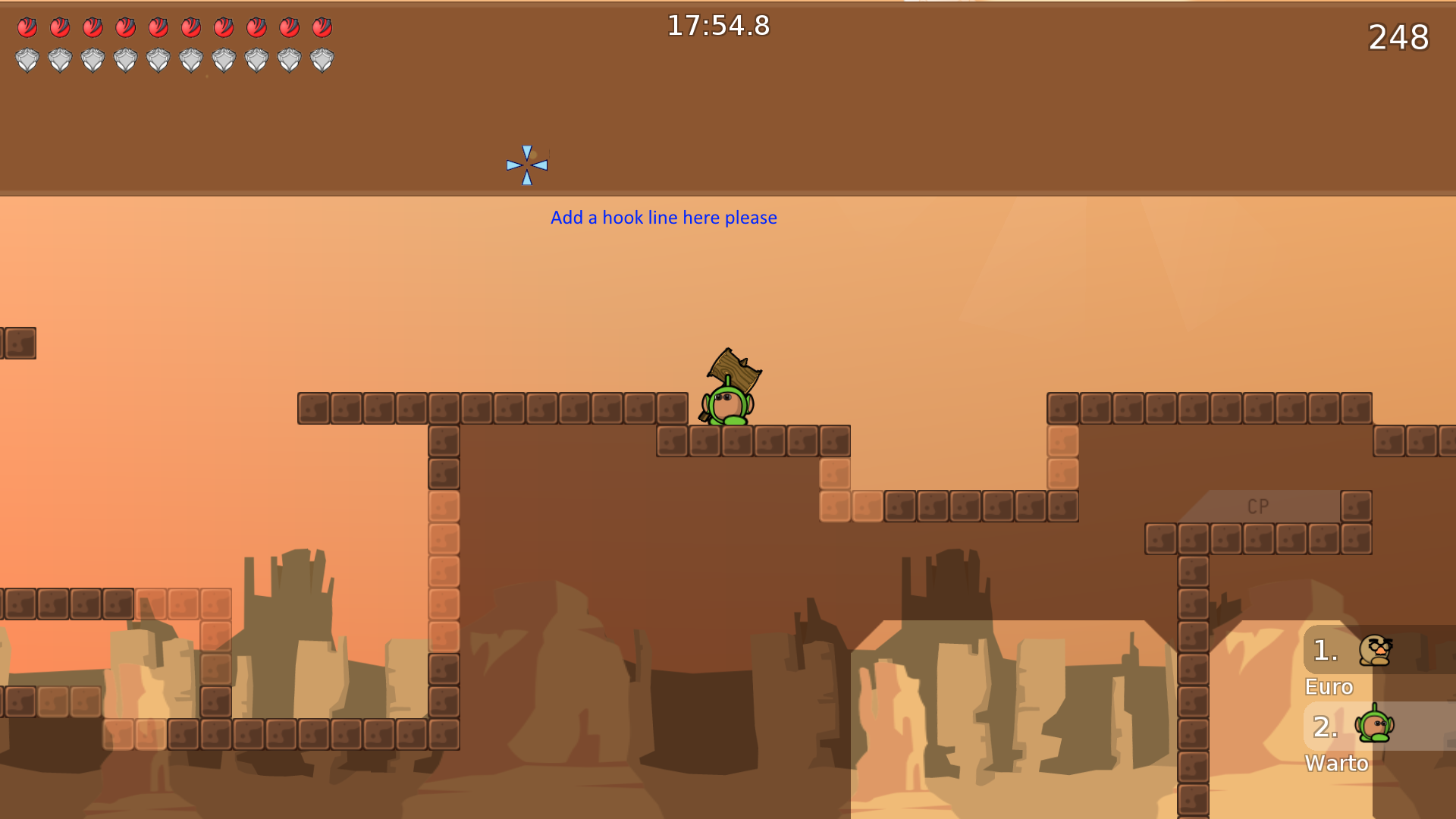Click the first silver armor shield icon
This screenshot has width=1456, height=819.
[x=27, y=59]
